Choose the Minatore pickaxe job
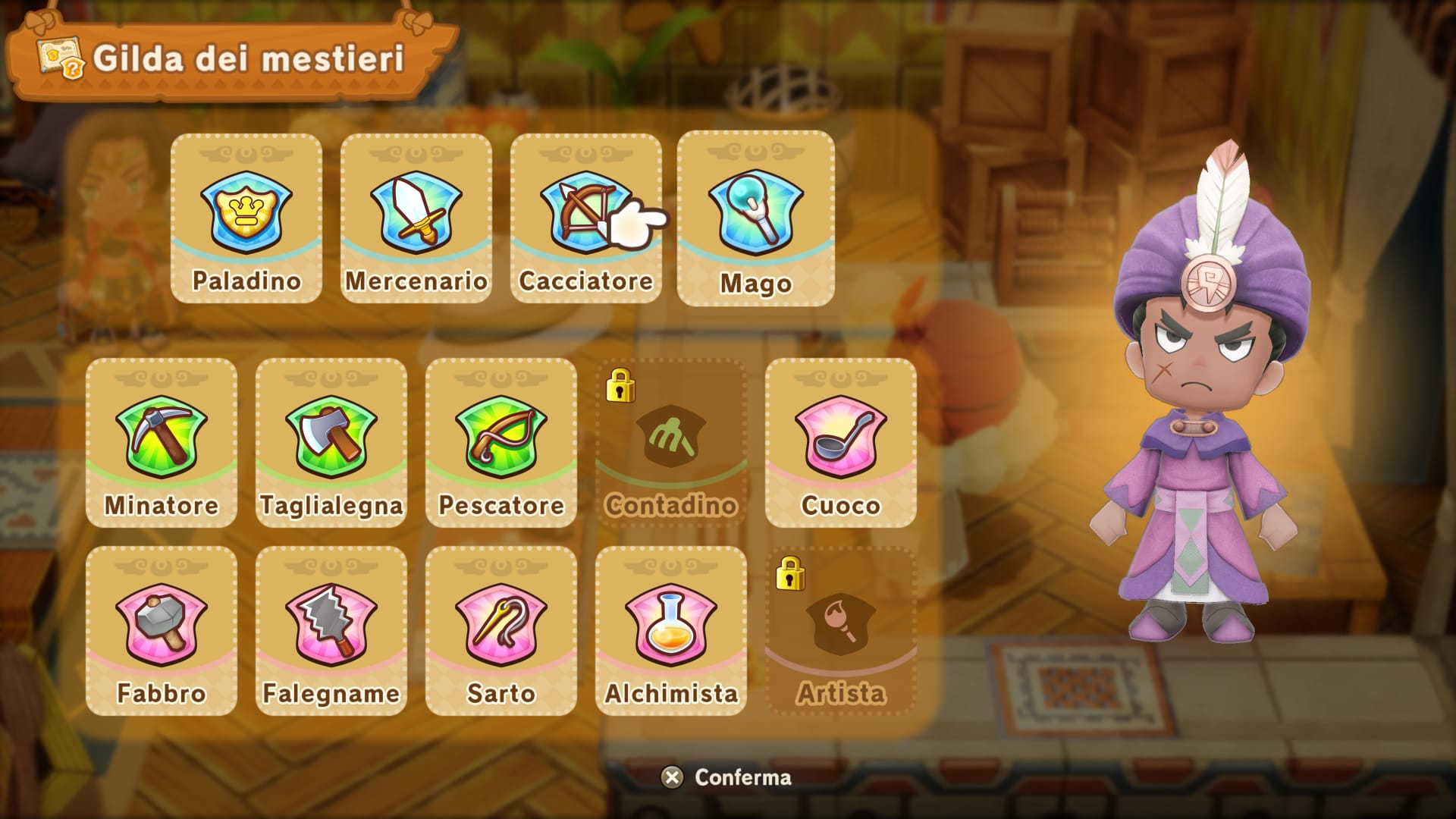This screenshot has width=1456, height=819. point(162,443)
